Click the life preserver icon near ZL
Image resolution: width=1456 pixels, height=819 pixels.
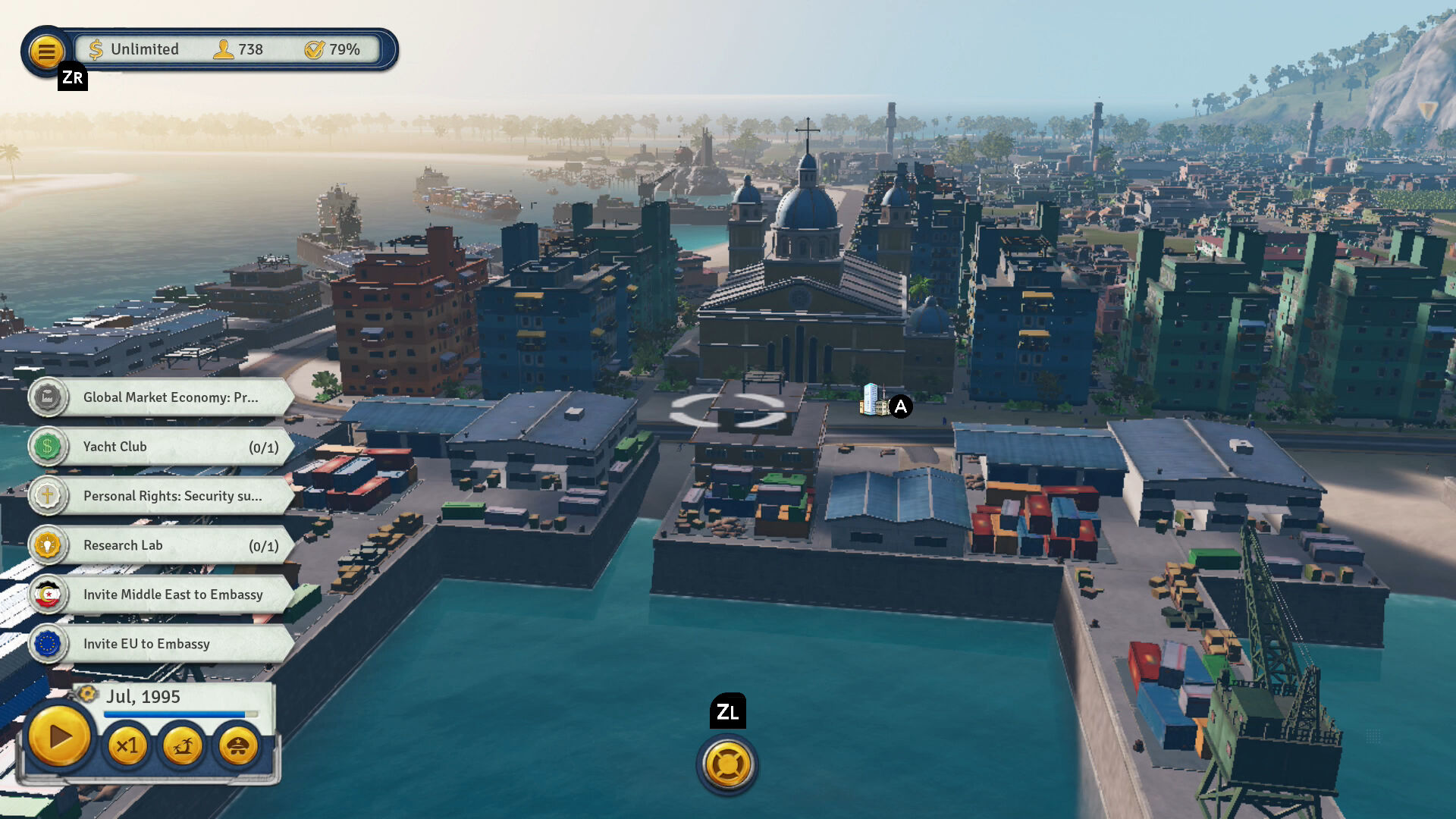726,765
